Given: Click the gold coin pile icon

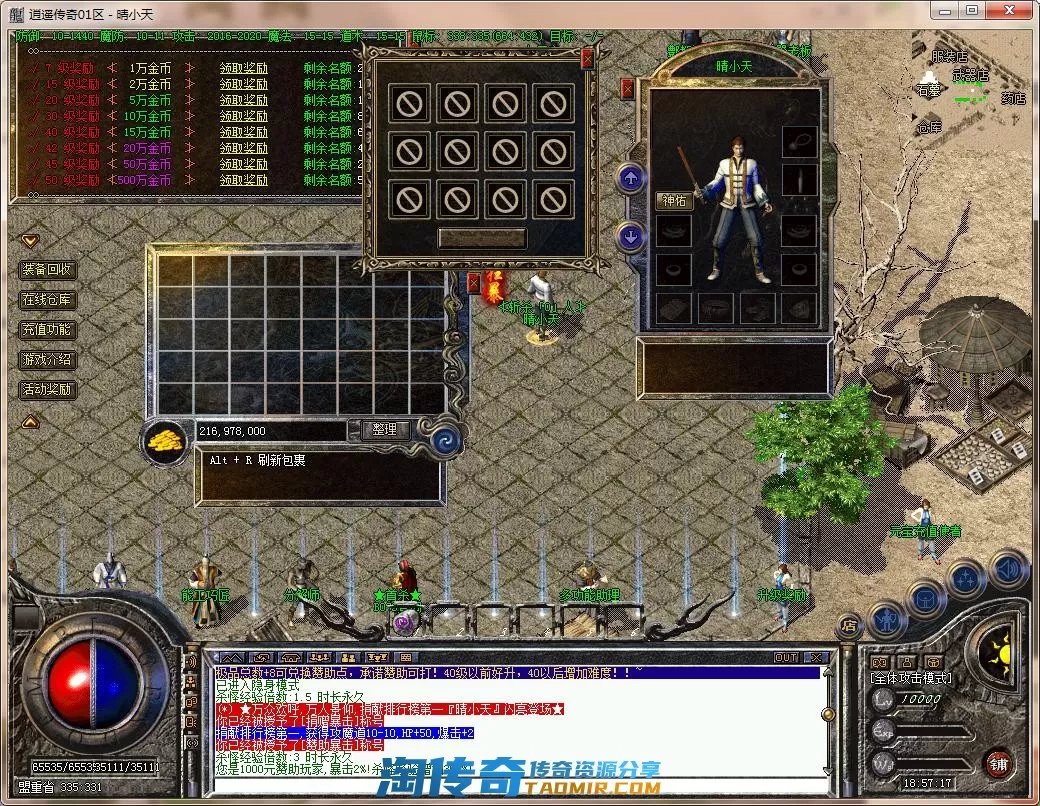Looking at the screenshot, I should pos(165,439).
